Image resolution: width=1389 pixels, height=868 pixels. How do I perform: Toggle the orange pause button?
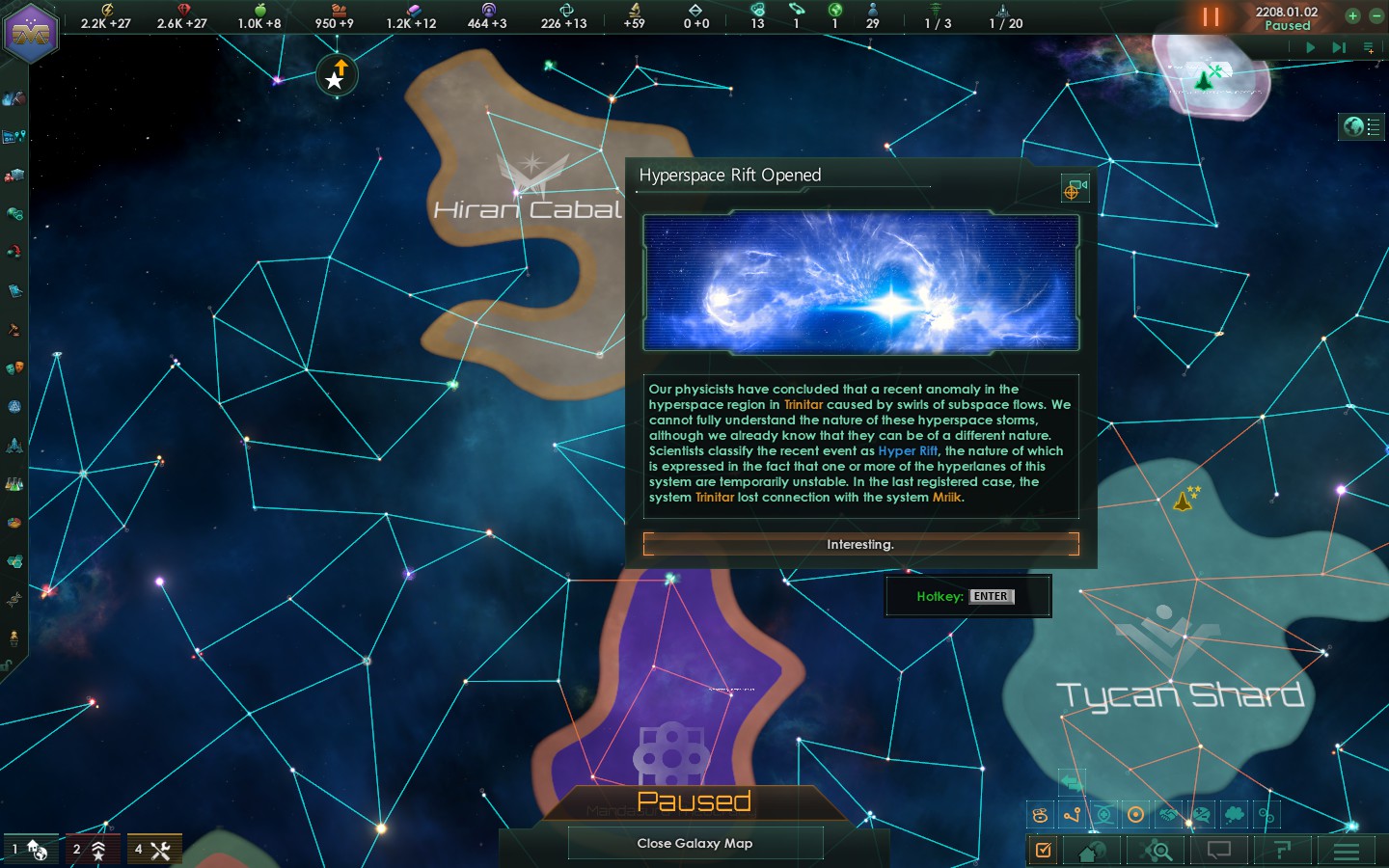1211,17
